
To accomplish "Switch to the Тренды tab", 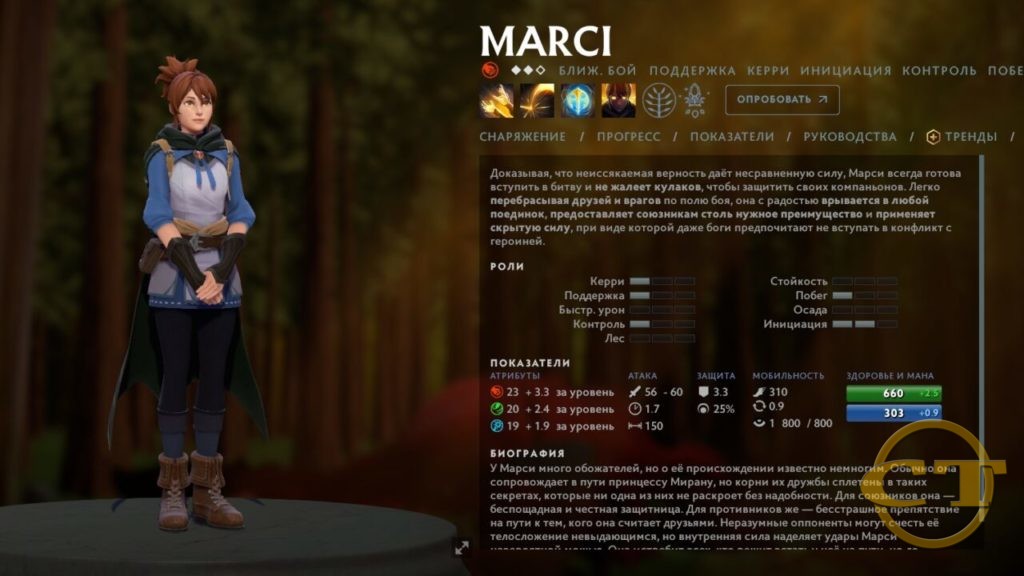I will (x=962, y=137).
